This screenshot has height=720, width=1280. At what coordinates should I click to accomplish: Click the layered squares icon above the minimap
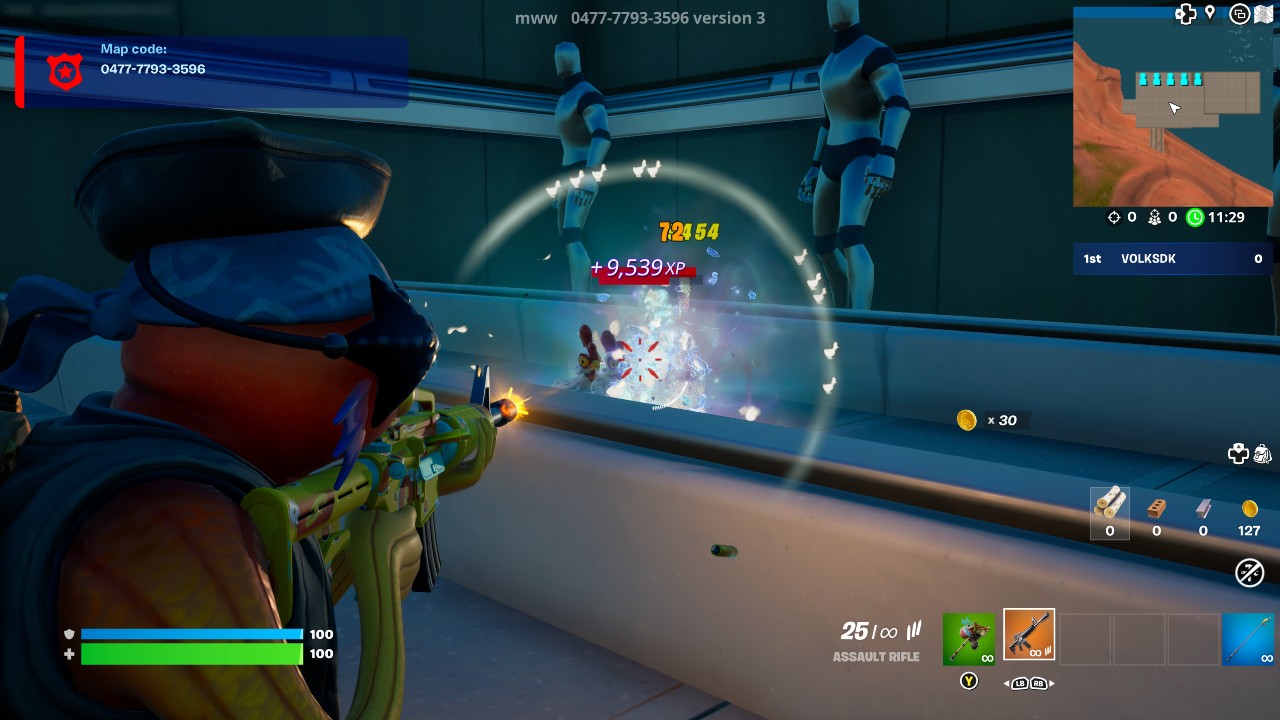point(1239,13)
